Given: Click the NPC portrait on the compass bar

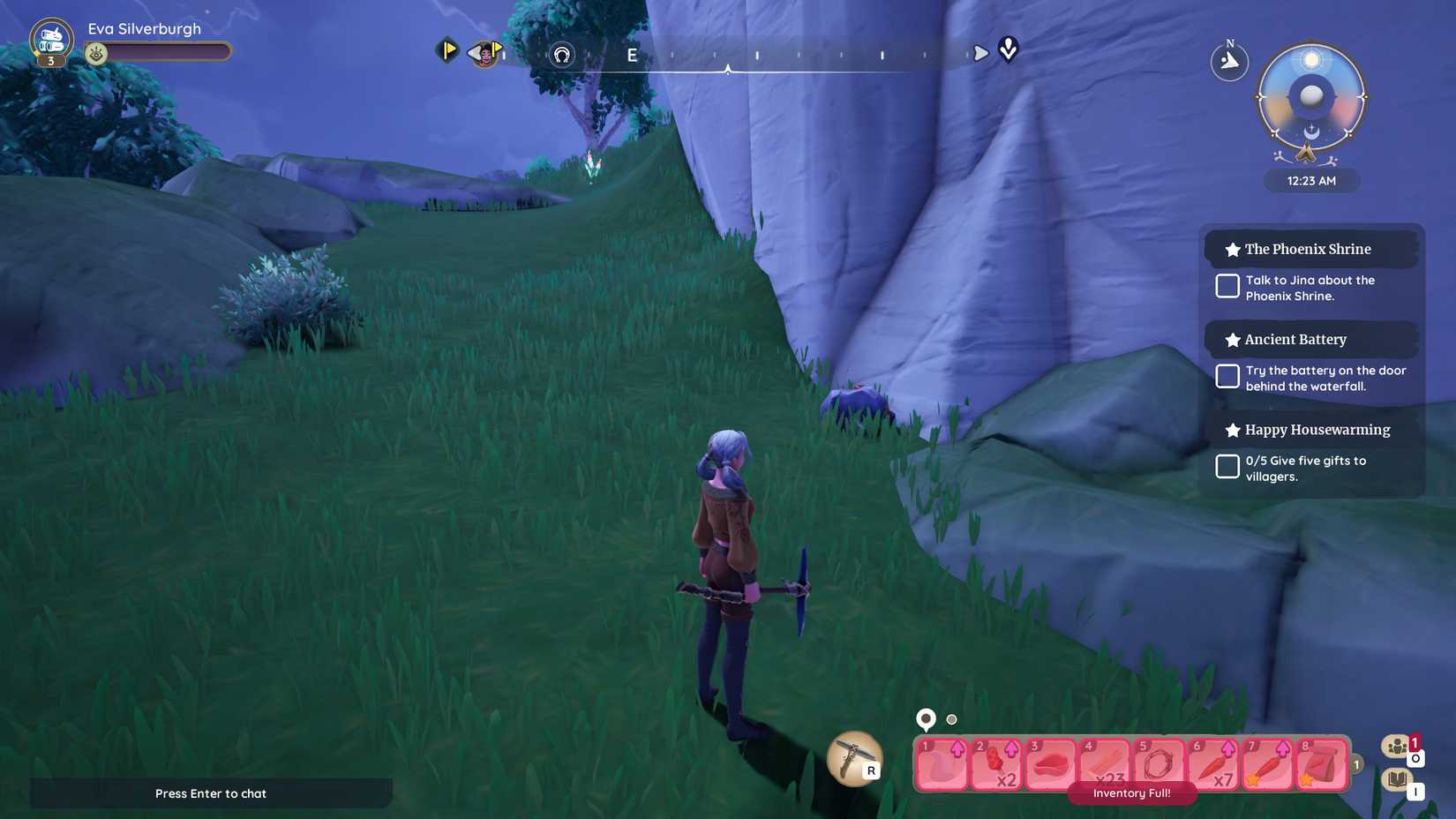Looking at the screenshot, I should (484, 53).
